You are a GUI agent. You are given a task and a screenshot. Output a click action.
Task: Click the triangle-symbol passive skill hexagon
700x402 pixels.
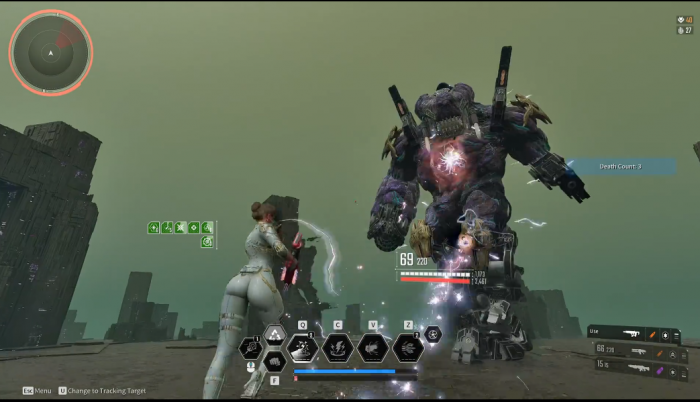click(274, 336)
